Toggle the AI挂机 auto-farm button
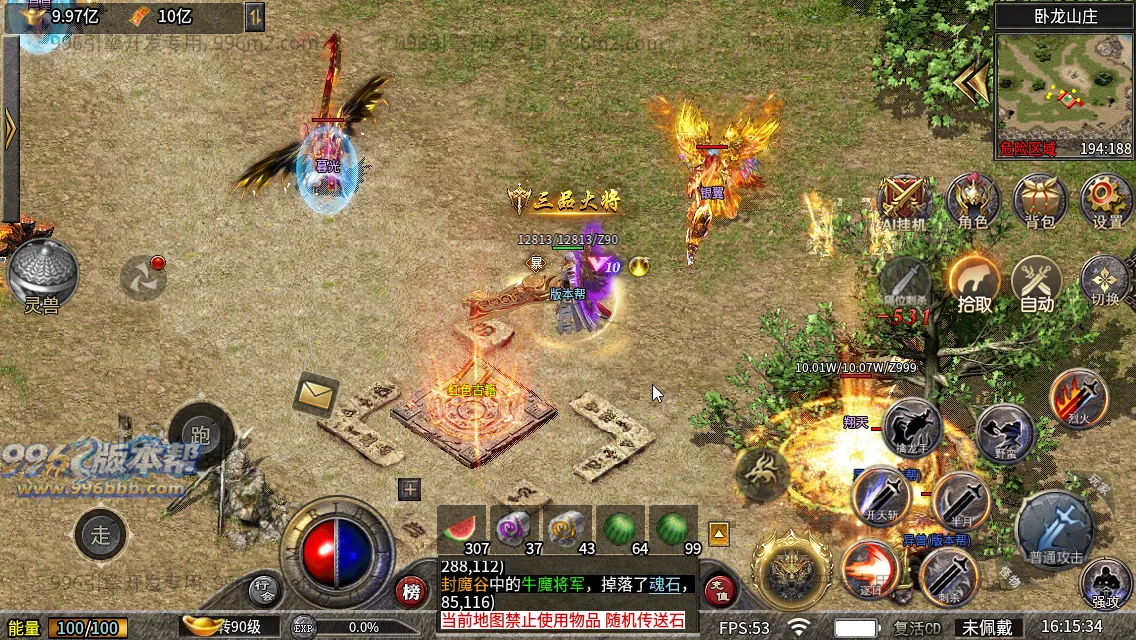Image resolution: width=1136 pixels, height=640 pixels. click(905, 201)
